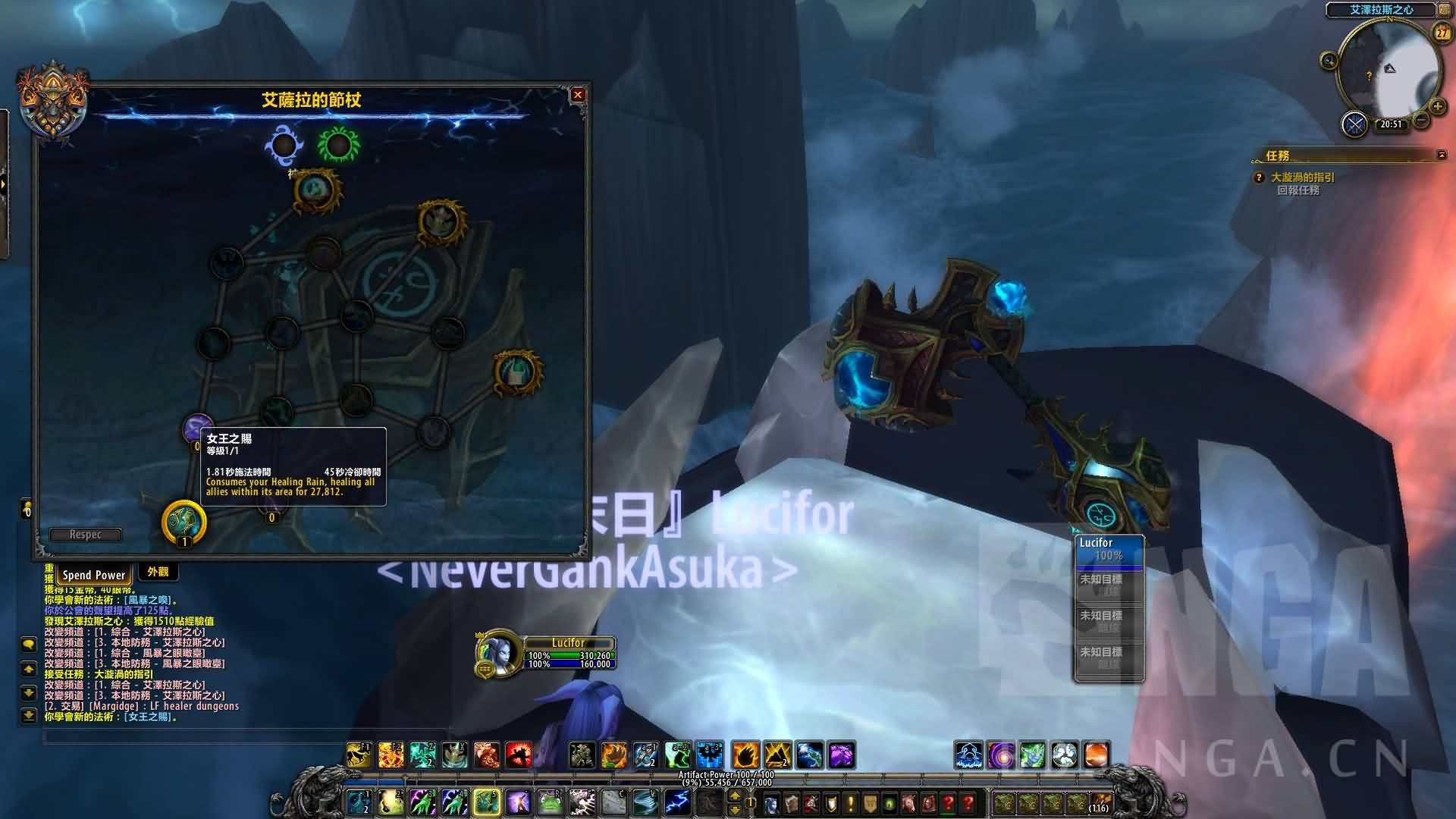Open the crossed-swords class hall button
Viewport: 1456px width, 819px height.
click(1354, 124)
